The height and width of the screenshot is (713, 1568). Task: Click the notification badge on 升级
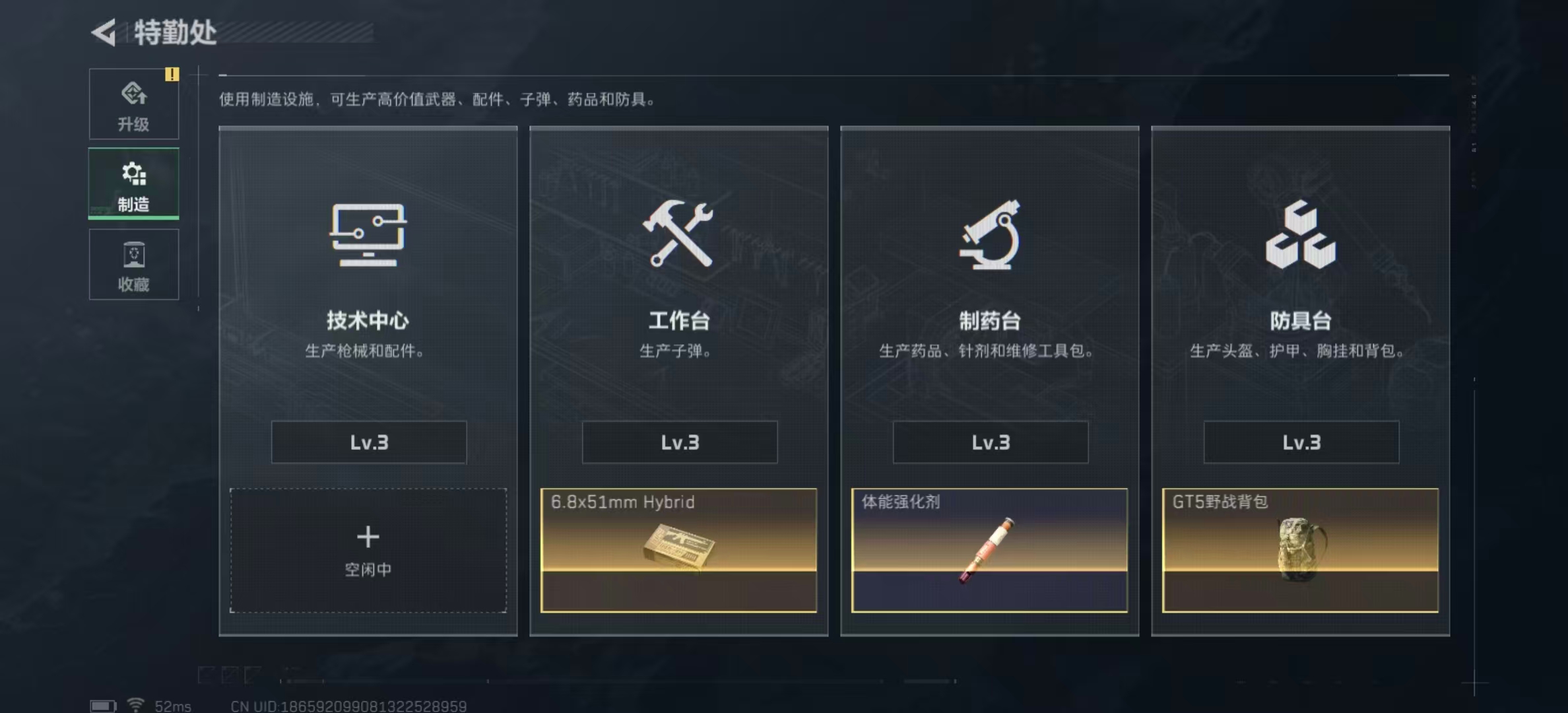[x=173, y=75]
